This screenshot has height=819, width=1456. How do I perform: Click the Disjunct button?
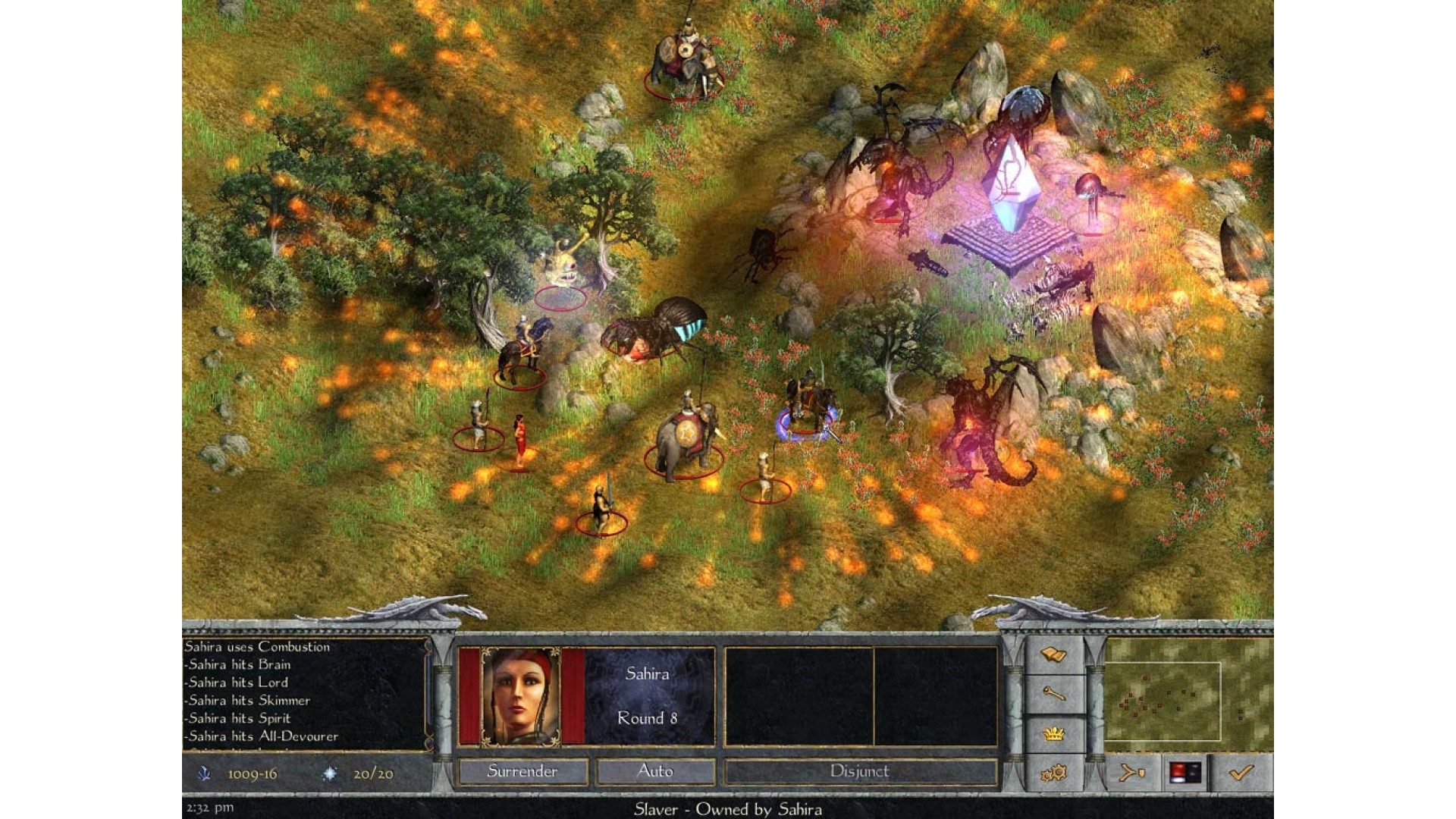pos(859,771)
